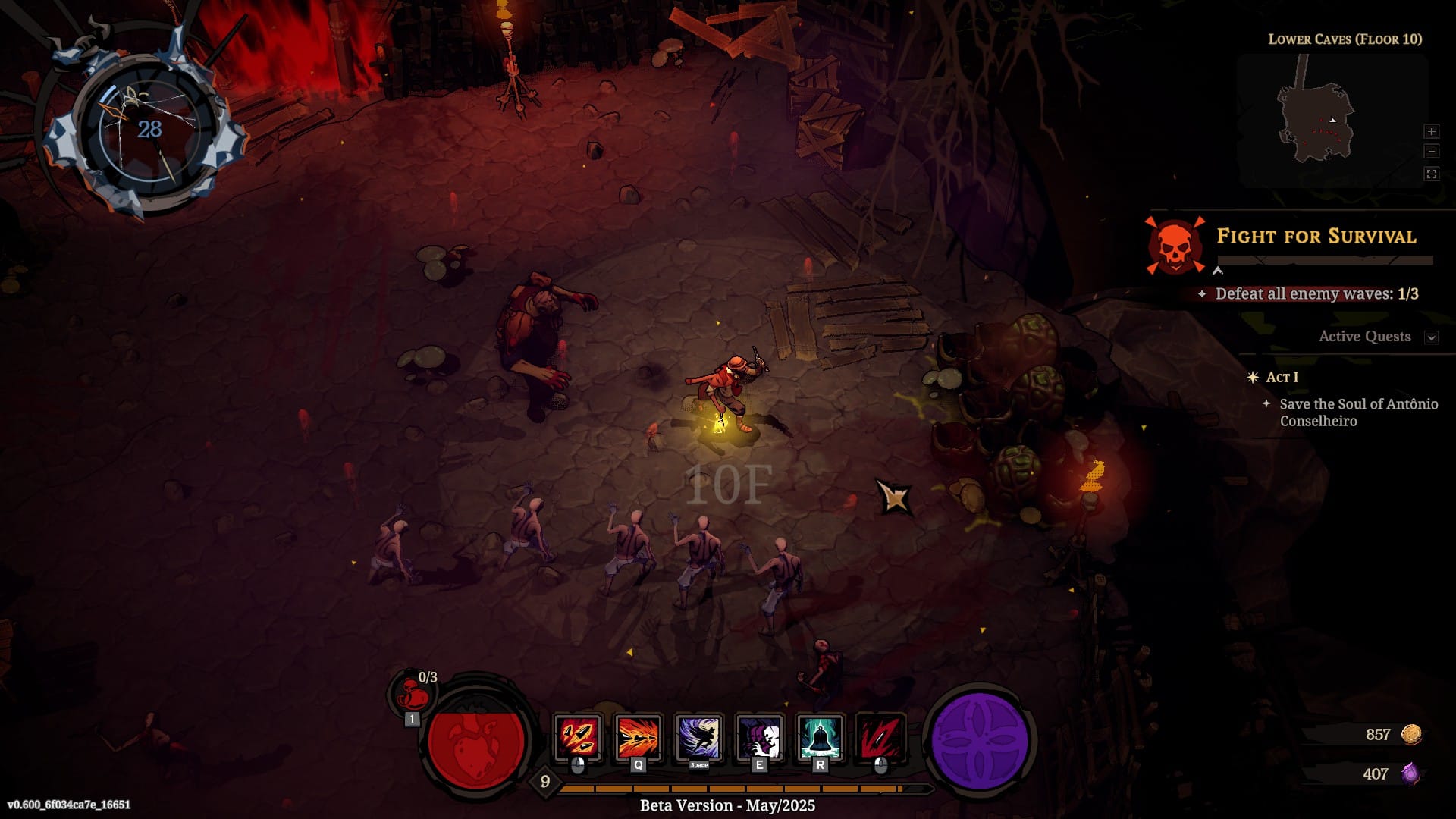Collapse the Active Quests dropdown arrow
1456x819 pixels.
[x=1431, y=337]
